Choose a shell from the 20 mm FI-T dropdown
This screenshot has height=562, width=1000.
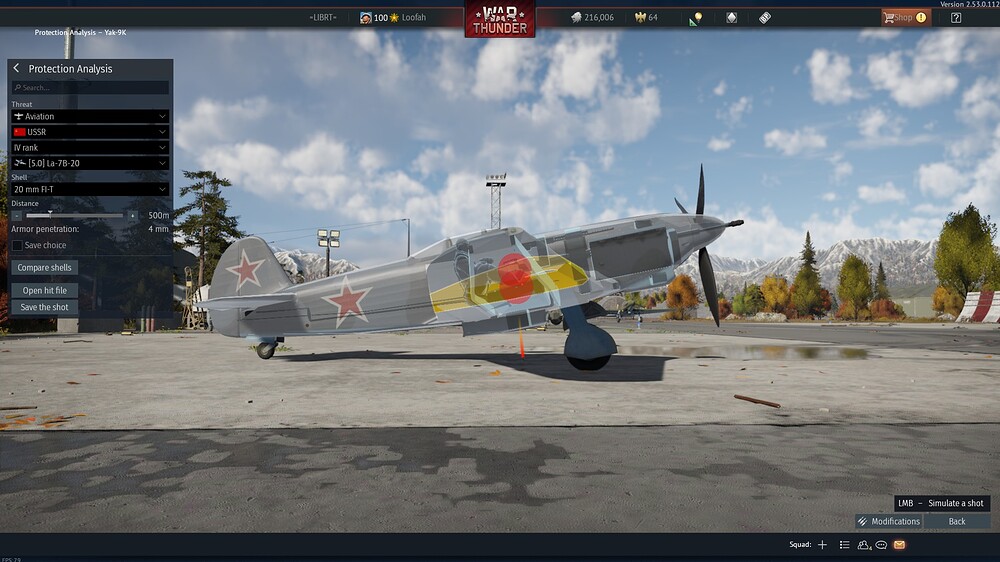point(90,189)
